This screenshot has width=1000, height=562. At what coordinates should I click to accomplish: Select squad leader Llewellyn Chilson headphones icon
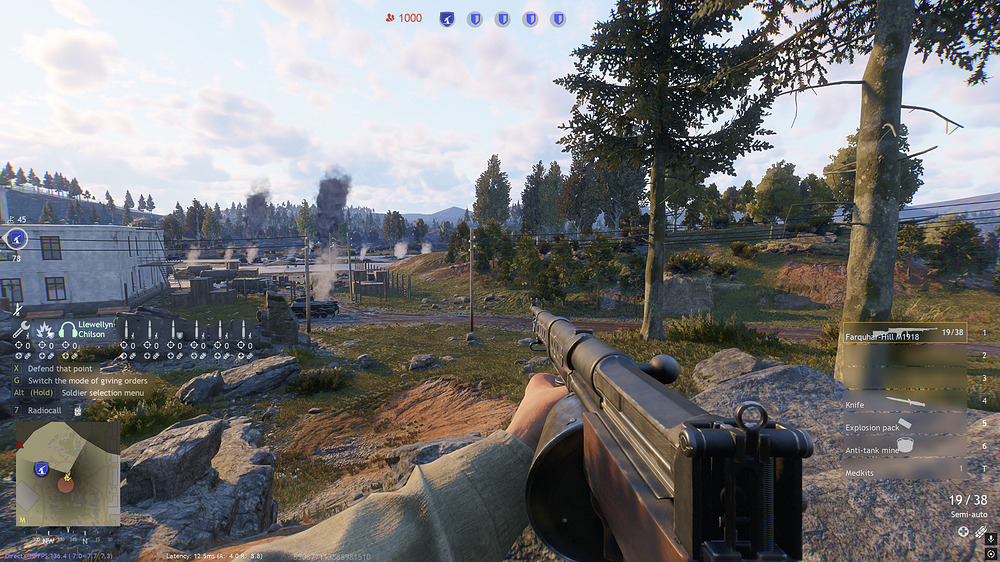pos(68,330)
